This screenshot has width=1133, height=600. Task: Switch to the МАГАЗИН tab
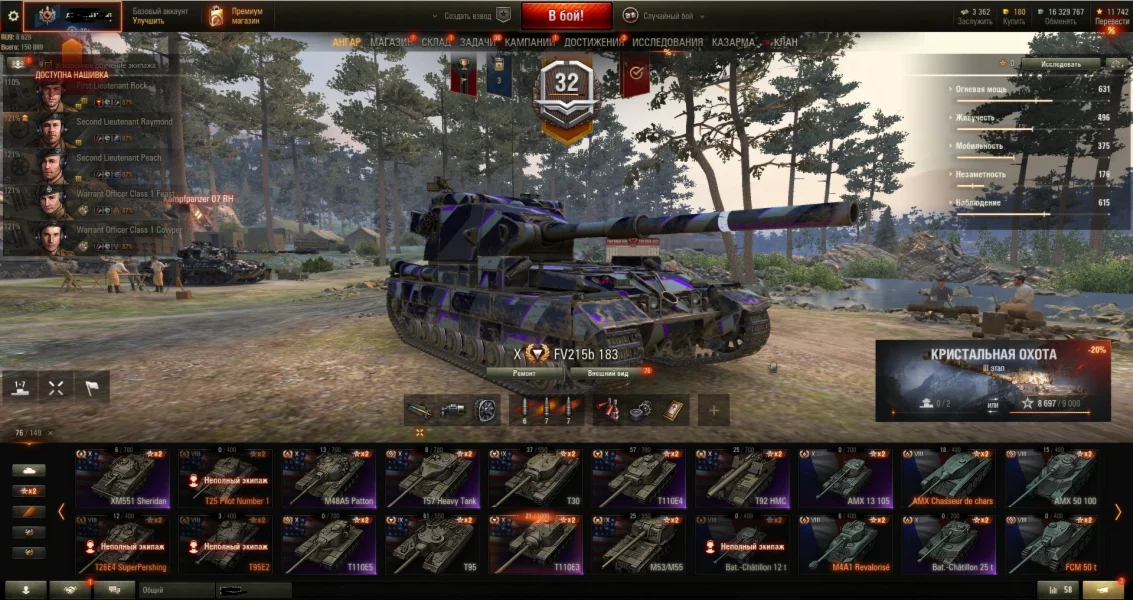(x=391, y=42)
